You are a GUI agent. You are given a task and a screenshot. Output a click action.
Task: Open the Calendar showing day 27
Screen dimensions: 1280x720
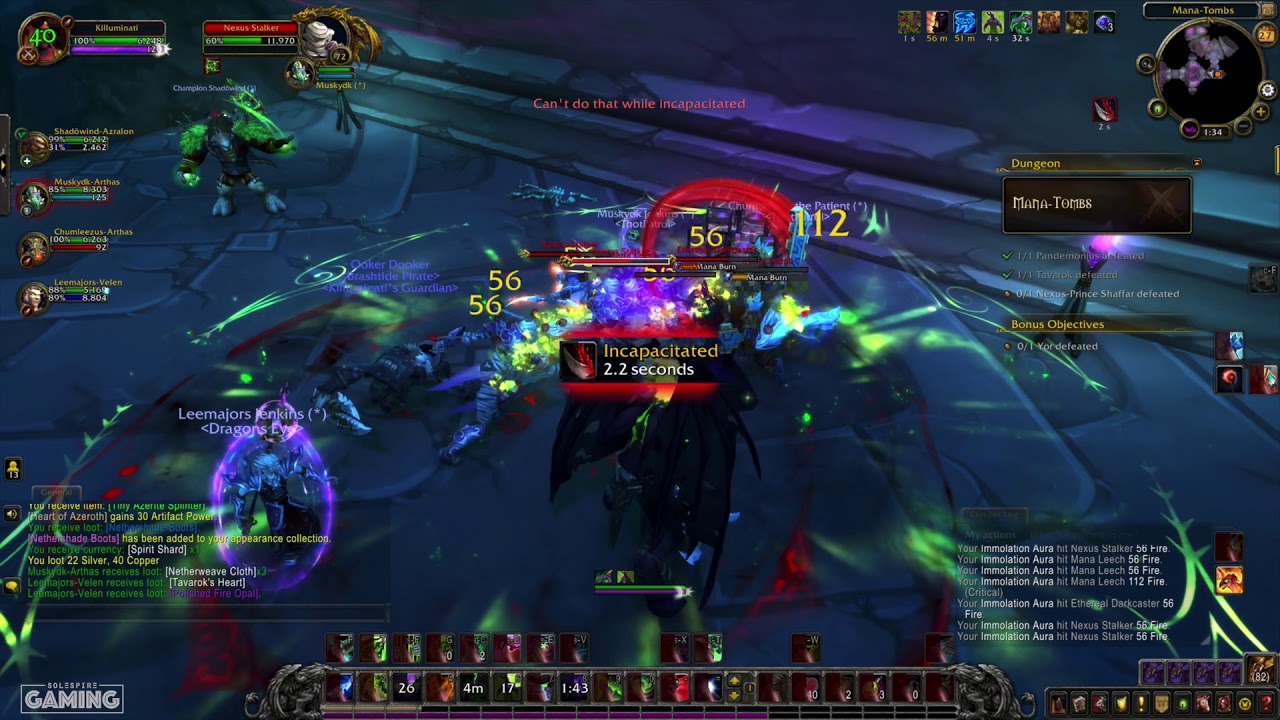(1265, 35)
